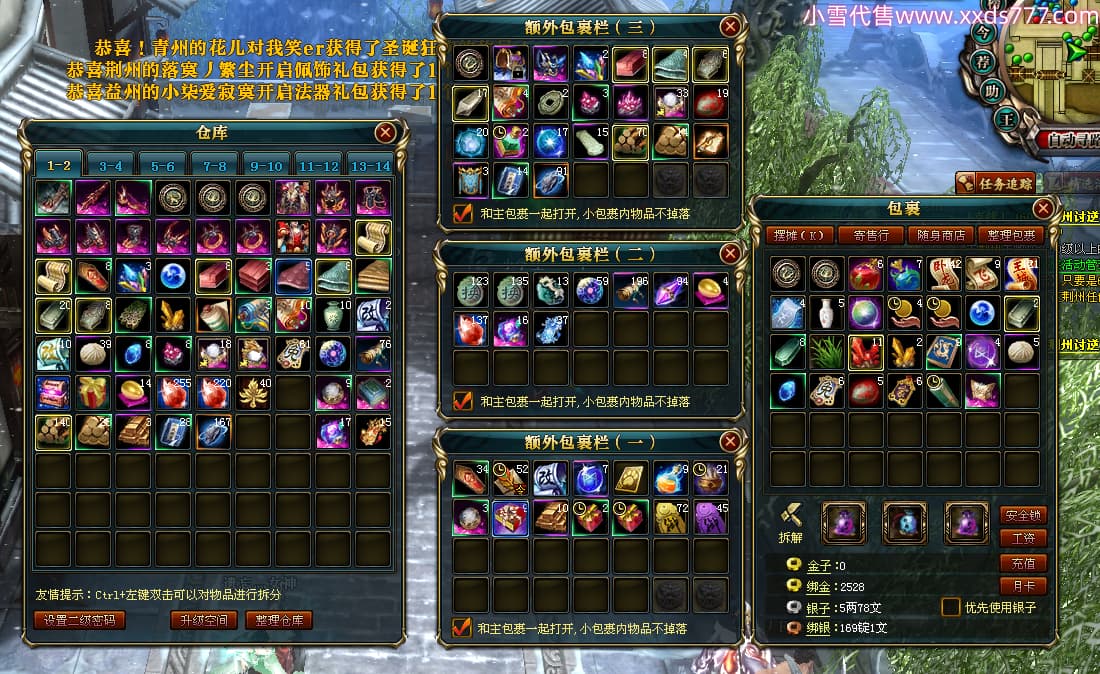Screen dimensions: 1100x674
Task: Open the 充值 recharge button
Action: tap(1023, 563)
